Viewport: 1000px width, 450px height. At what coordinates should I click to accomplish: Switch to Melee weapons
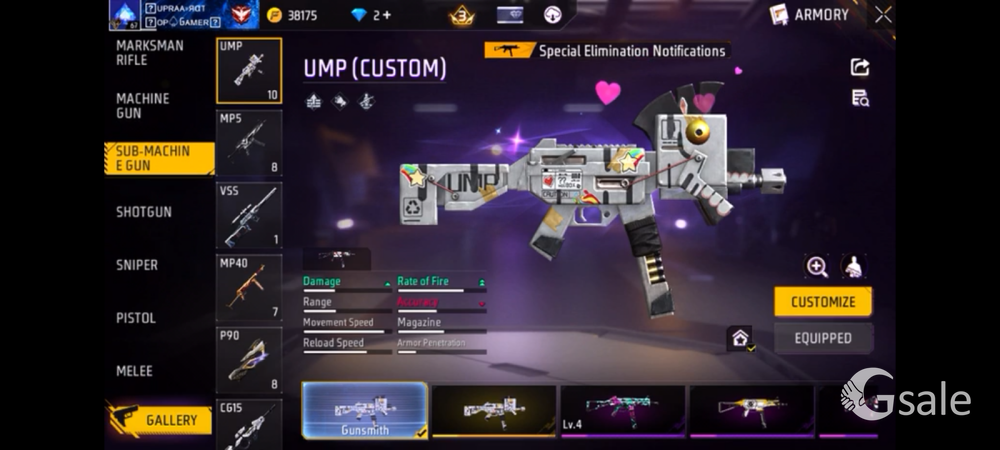pos(134,371)
